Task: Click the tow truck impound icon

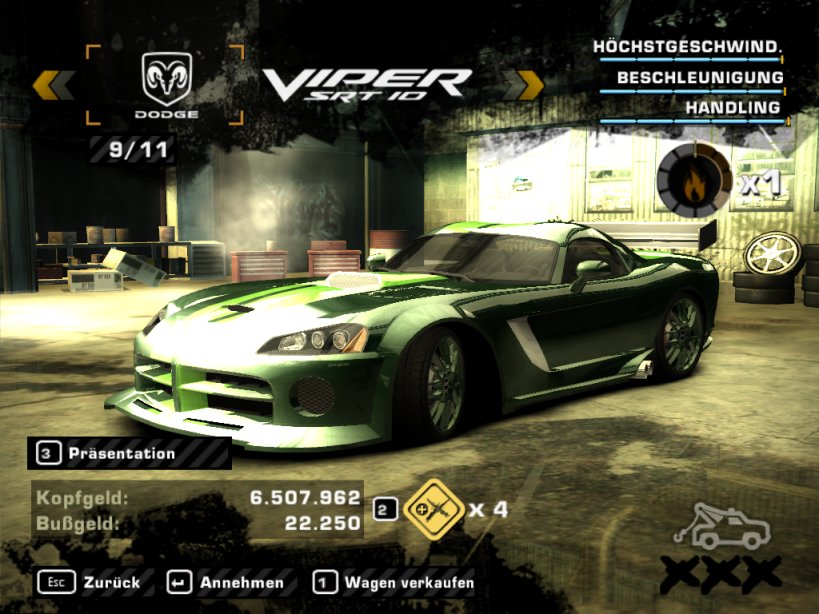Action: (722, 526)
